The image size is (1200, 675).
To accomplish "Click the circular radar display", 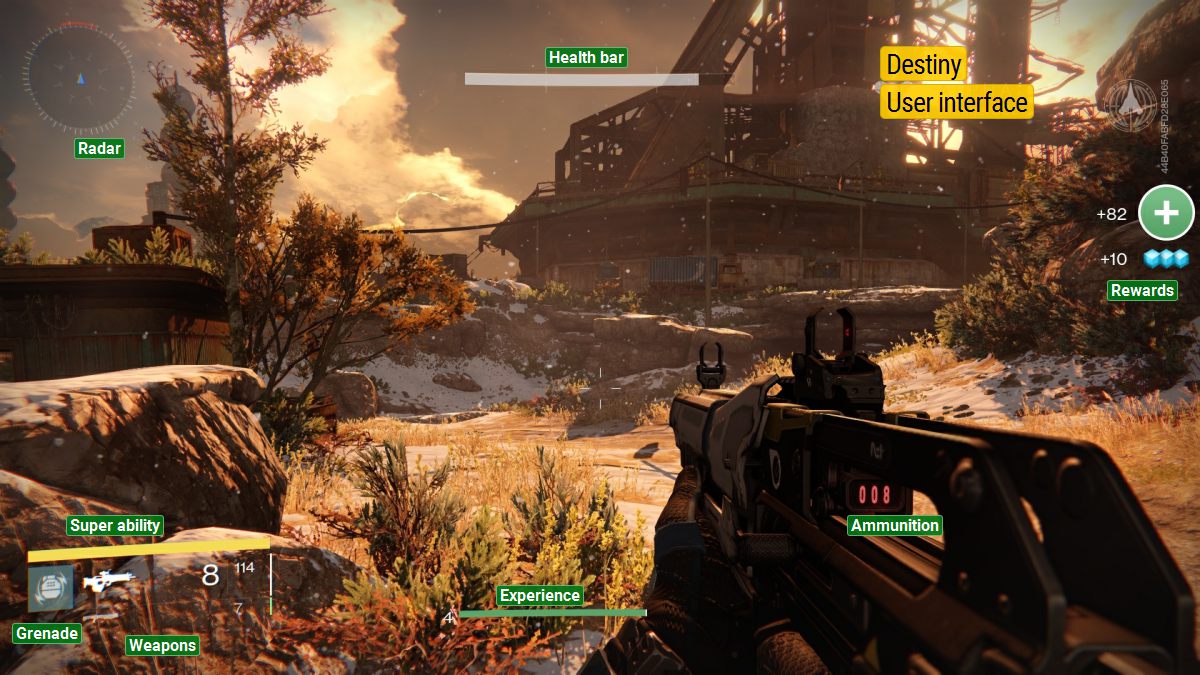I will coord(80,78).
